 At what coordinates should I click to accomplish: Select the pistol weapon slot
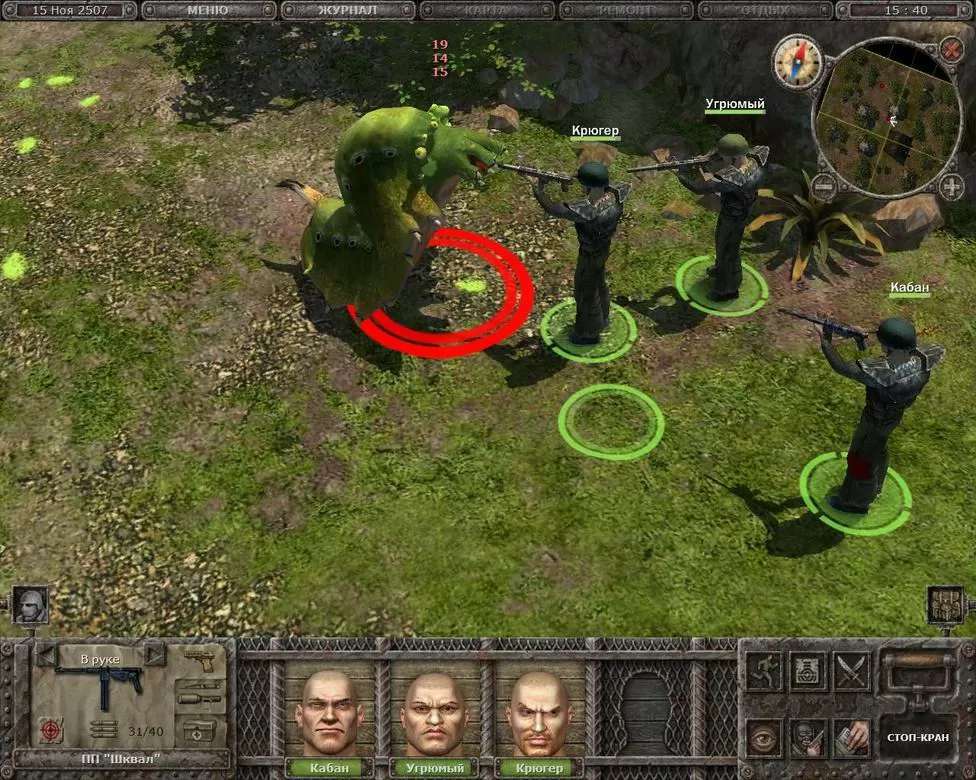tap(203, 659)
